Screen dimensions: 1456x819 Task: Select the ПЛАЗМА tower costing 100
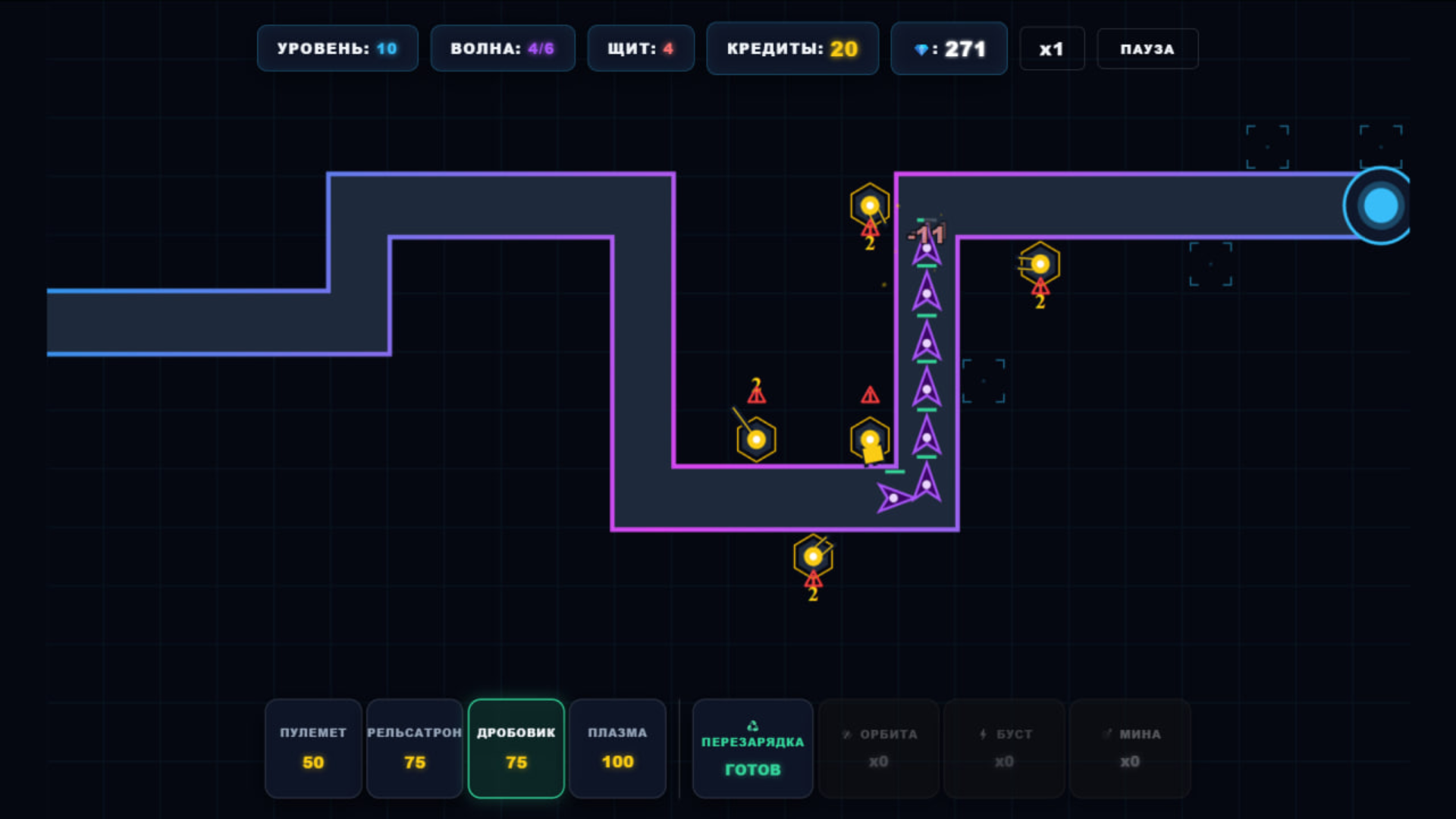[x=617, y=748]
